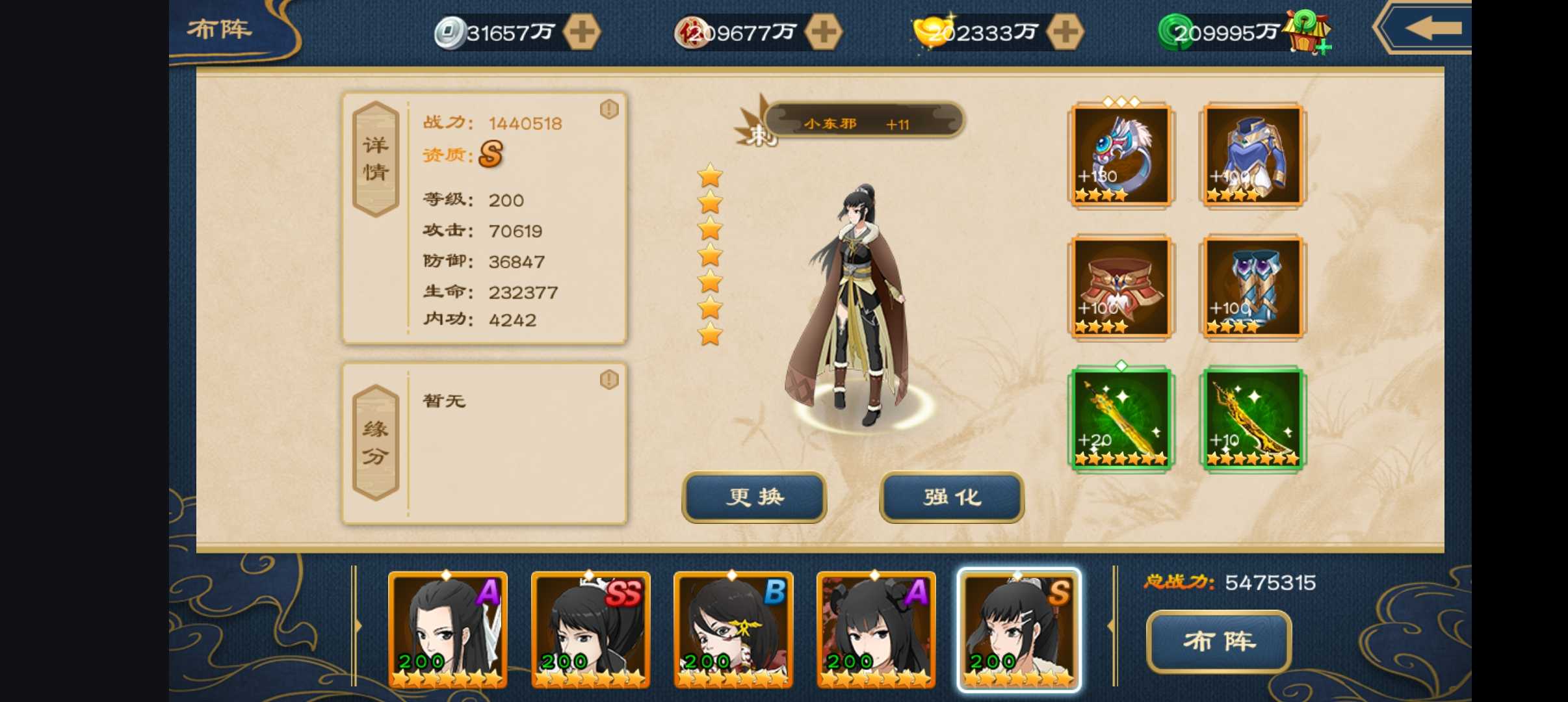Choose the blue boots equipment slot
Screen dimensions: 1568x702
1252,287
